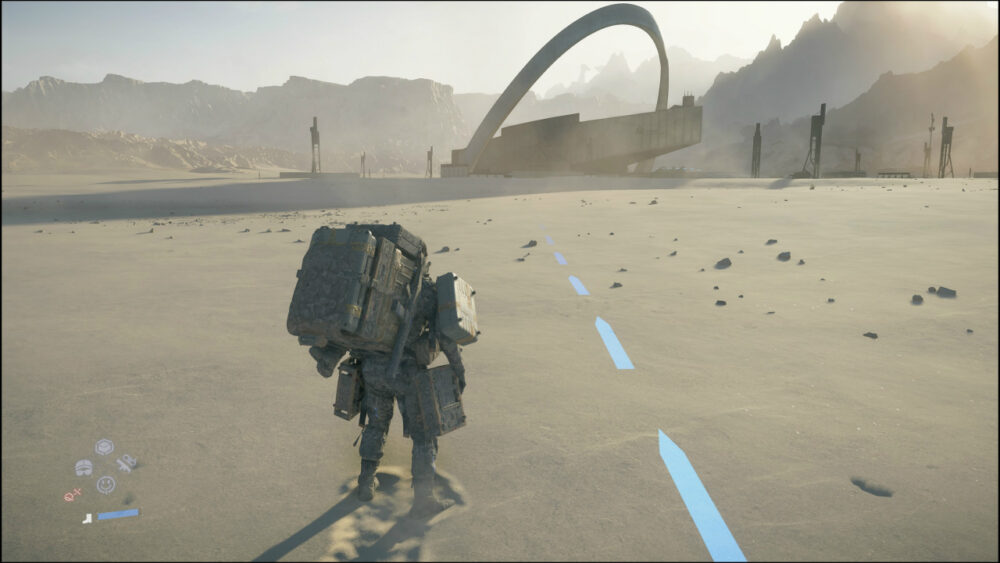The height and width of the screenshot is (563, 1000).
Task: Choose the weapons and tools icon
Action: [x=126, y=463]
